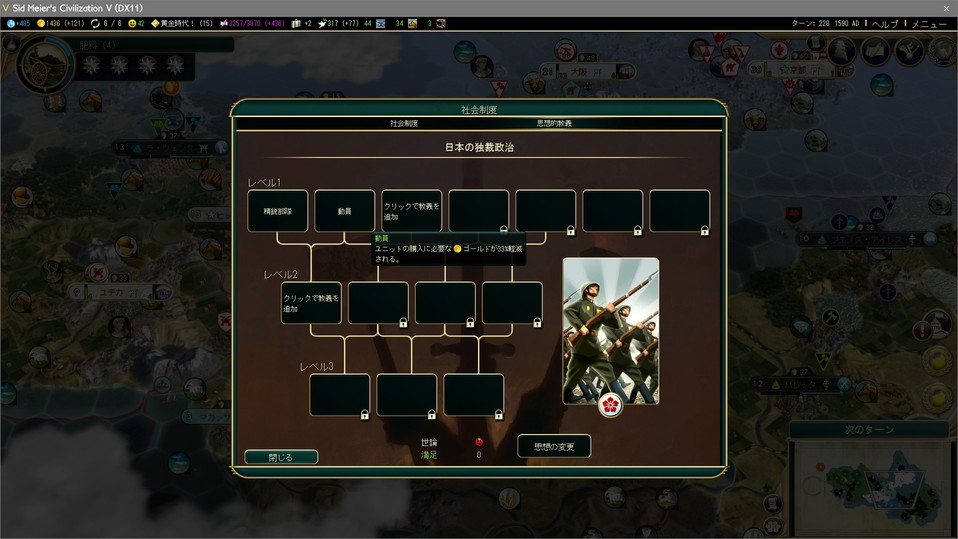
Task: Select the 精鋭部隊 tenet box
Action: 278,211
